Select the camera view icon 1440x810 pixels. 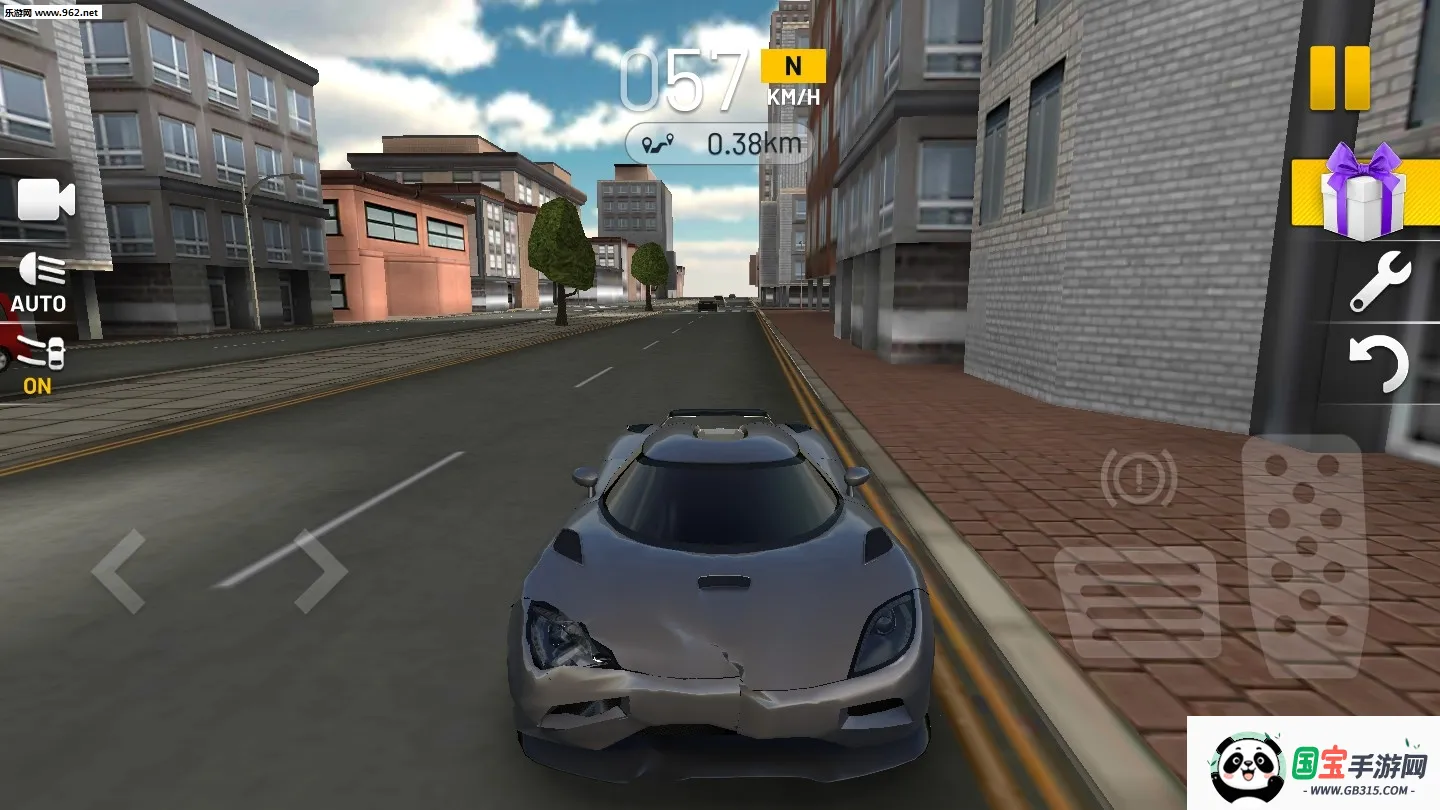[45, 200]
